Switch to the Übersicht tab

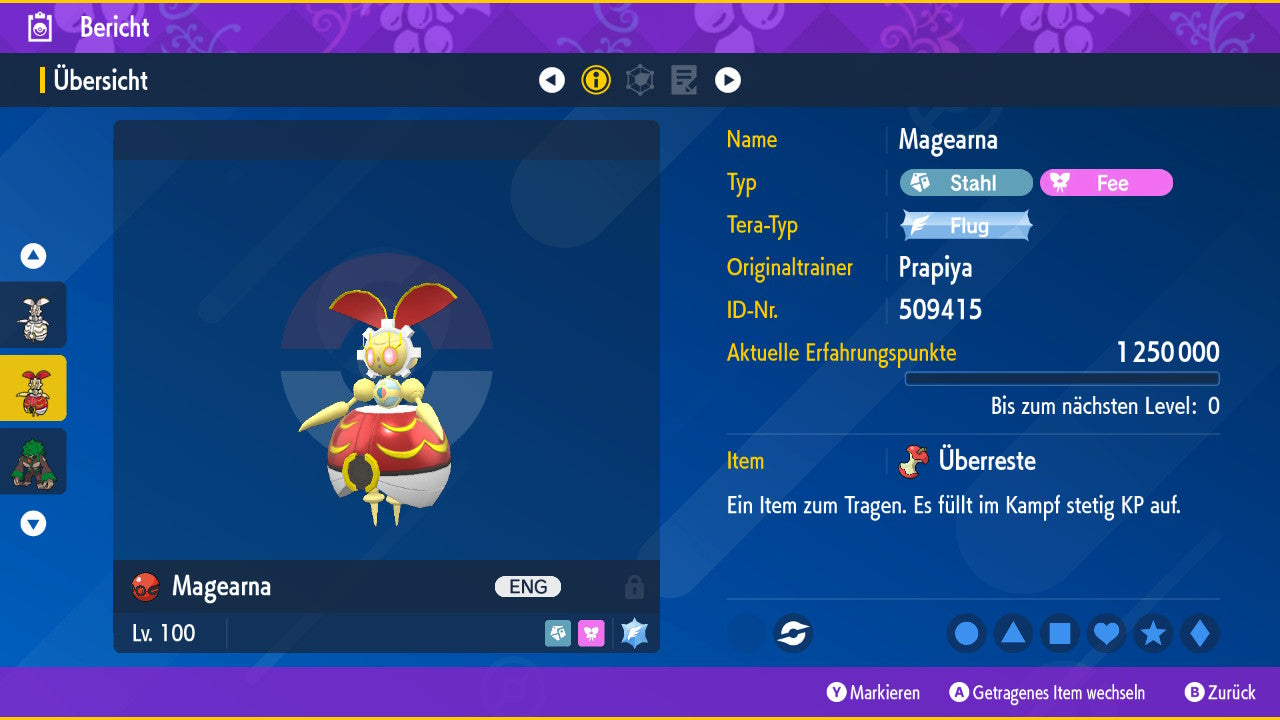click(x=100, y=81)
